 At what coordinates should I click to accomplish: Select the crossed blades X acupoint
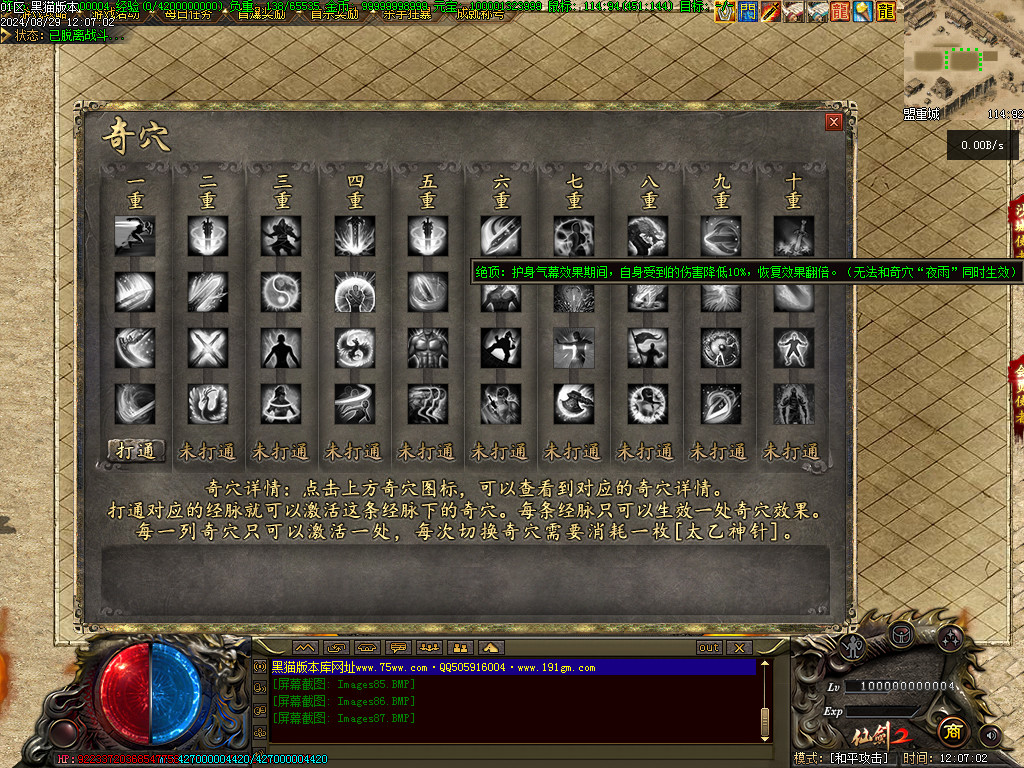coord(208,348)
